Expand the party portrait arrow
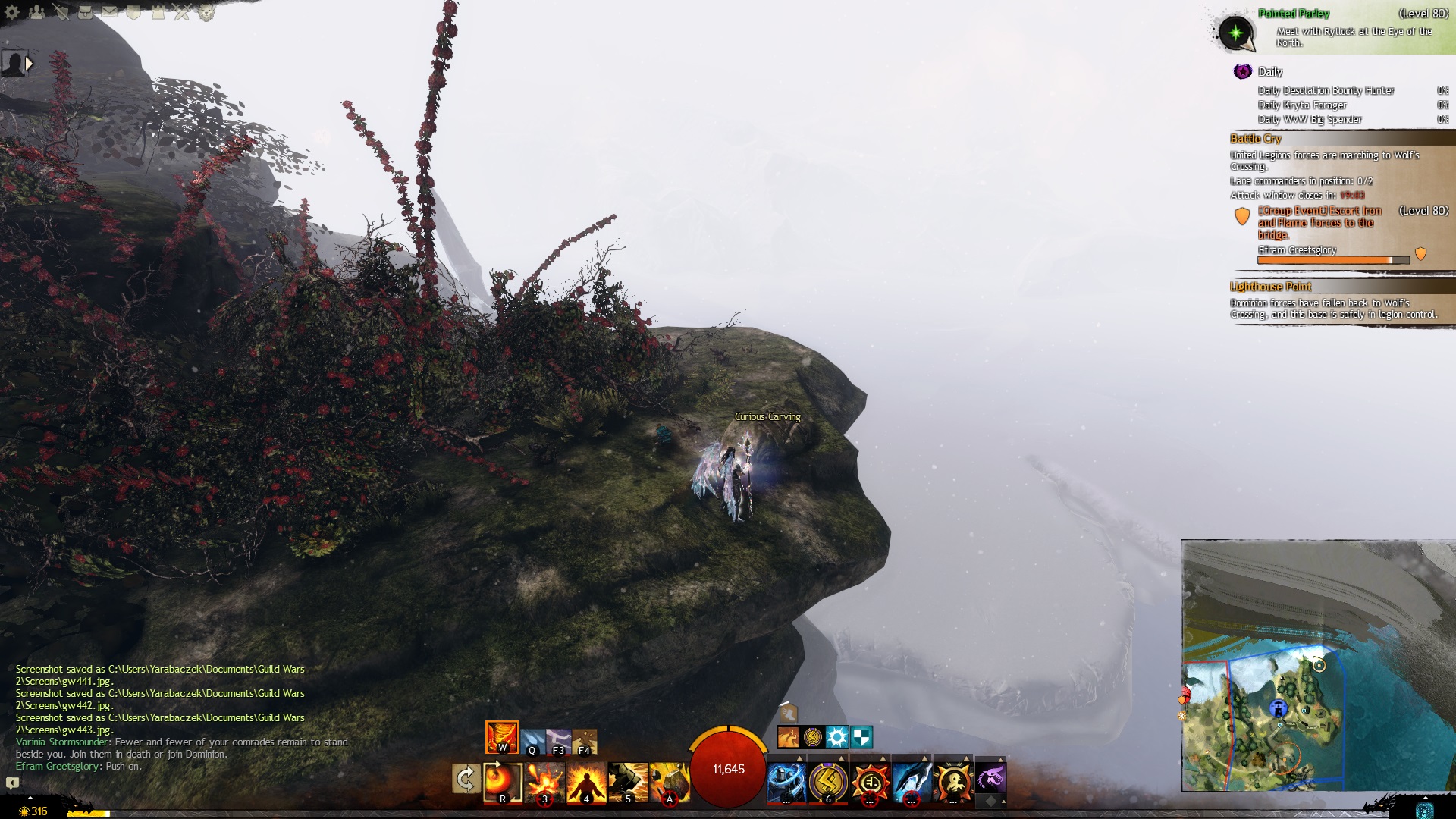The height and width of the screenshot is (819, 1456). [x=29, y=64]
